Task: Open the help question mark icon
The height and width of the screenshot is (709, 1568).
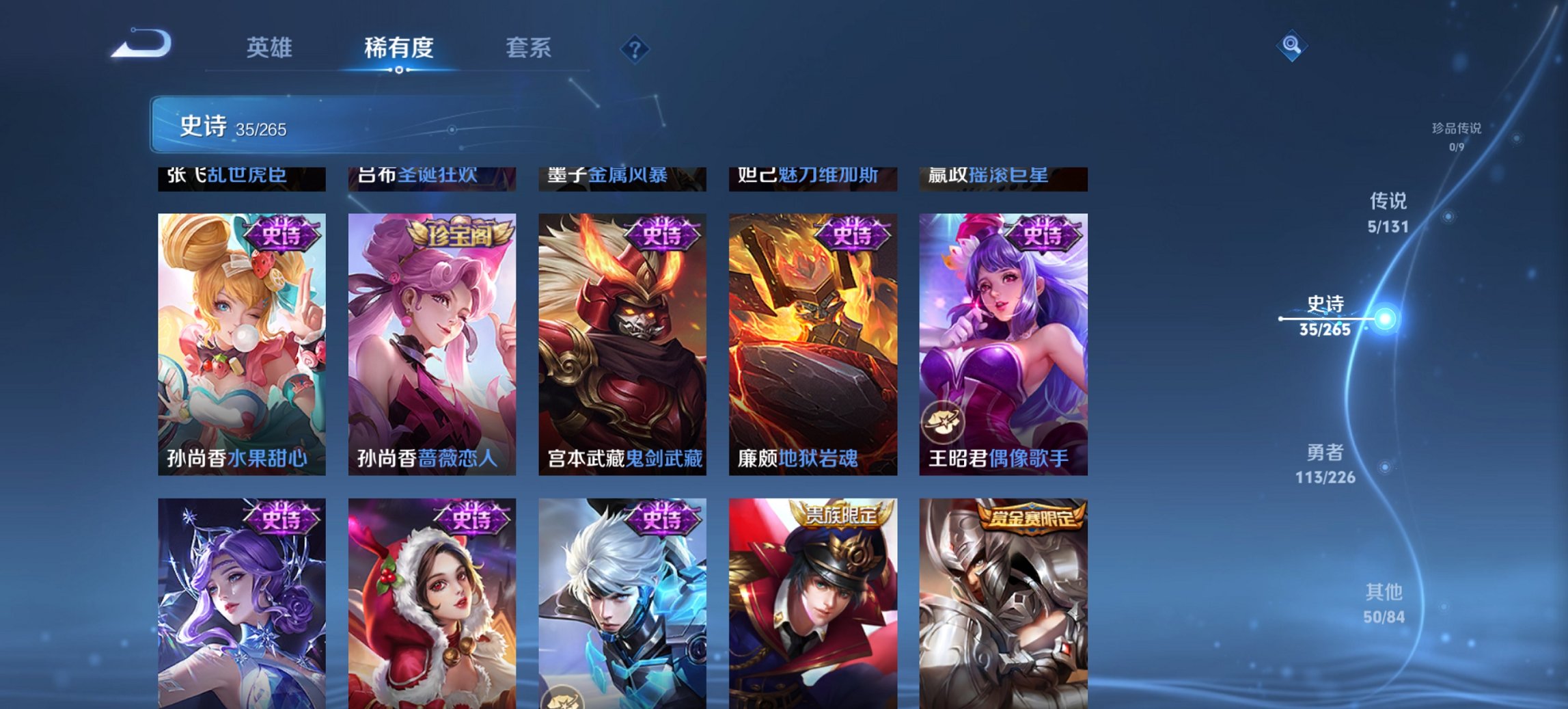Action: tap(635, 48)
